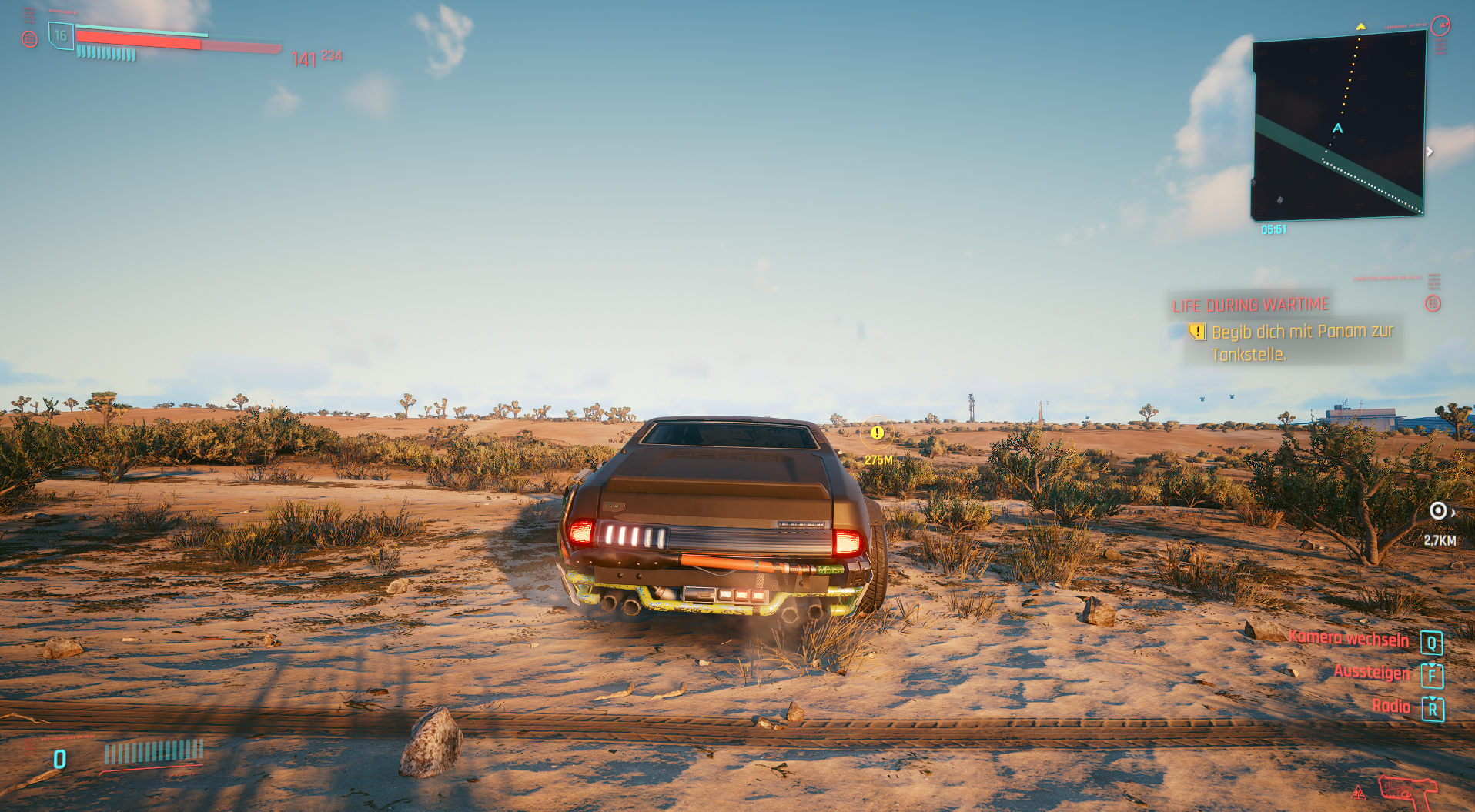Select the circular red icon beside the health bar
Viewport: 1475px width, 812px height.
28,38
